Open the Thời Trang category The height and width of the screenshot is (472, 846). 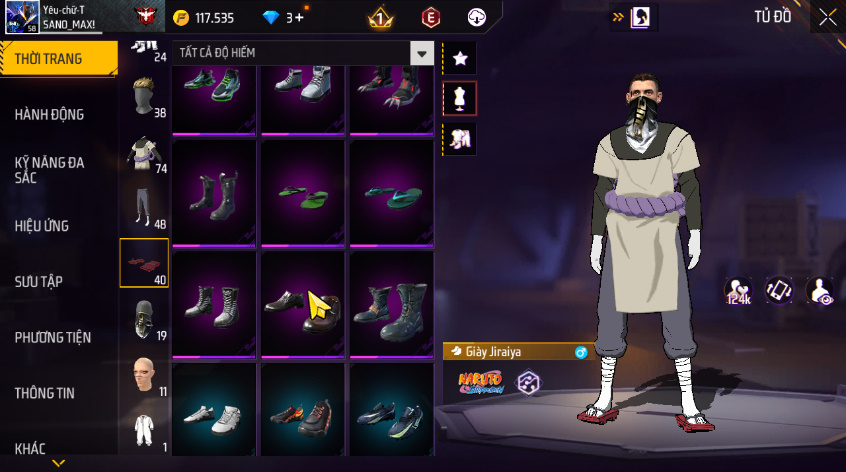tap(50, 59)
